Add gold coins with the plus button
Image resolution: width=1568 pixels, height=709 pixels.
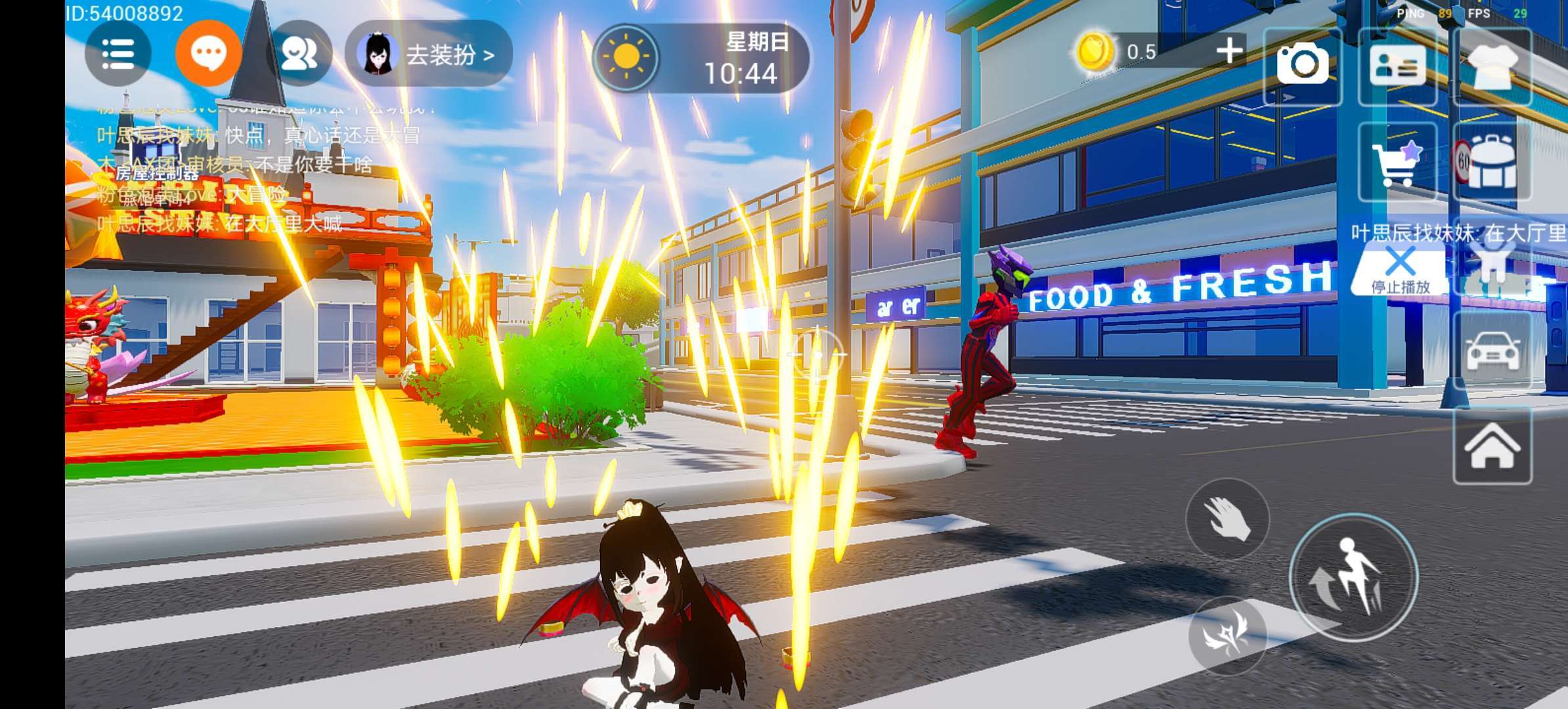click(1229, 51)
